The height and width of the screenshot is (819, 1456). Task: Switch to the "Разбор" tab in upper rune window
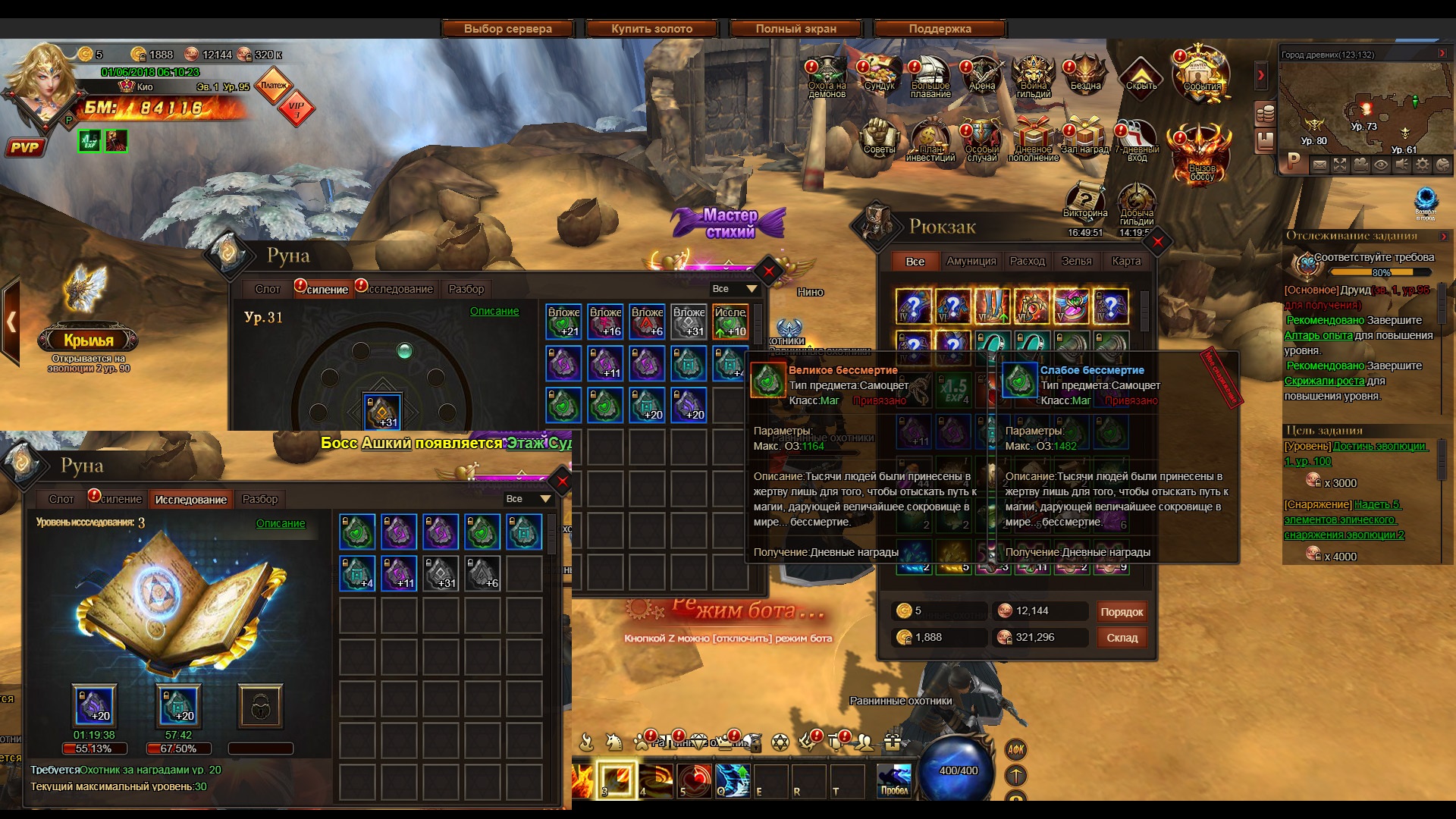click(x=466, y=289)
